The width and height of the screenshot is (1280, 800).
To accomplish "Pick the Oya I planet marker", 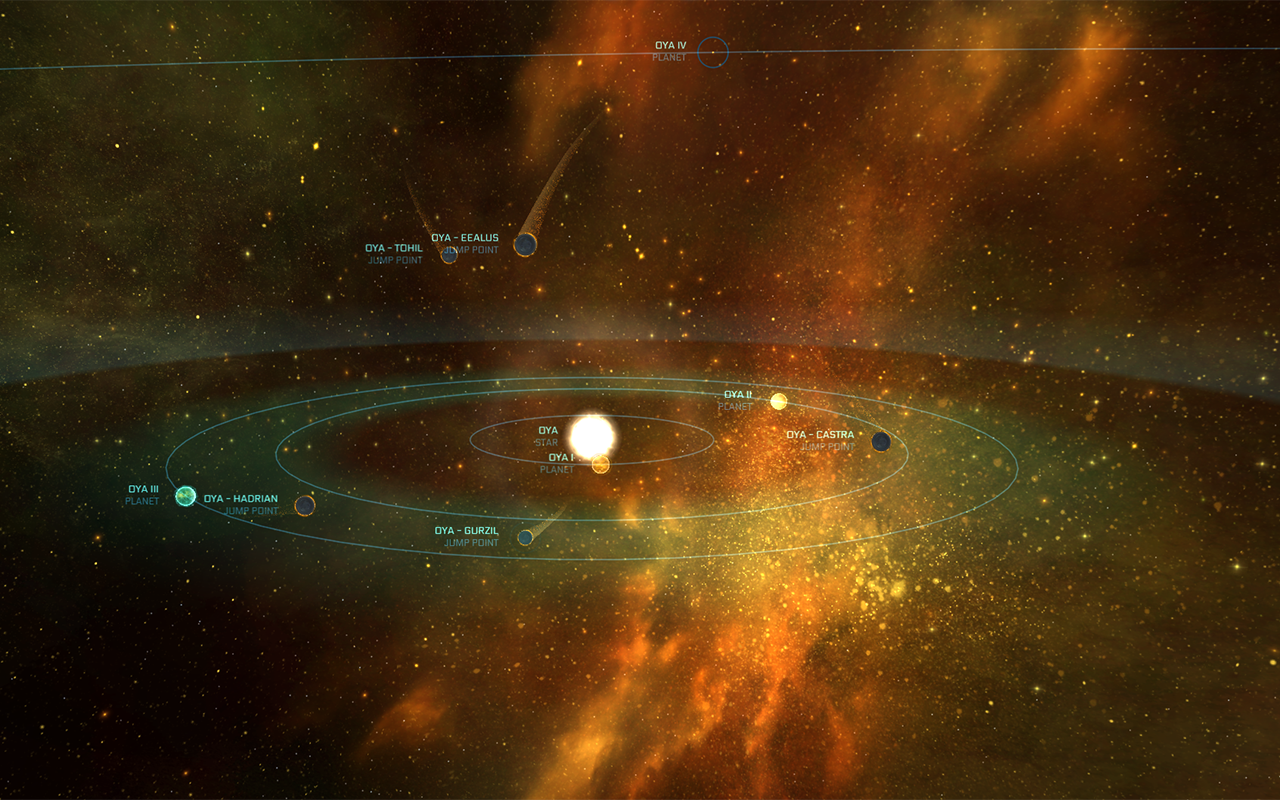I will 600,464.
